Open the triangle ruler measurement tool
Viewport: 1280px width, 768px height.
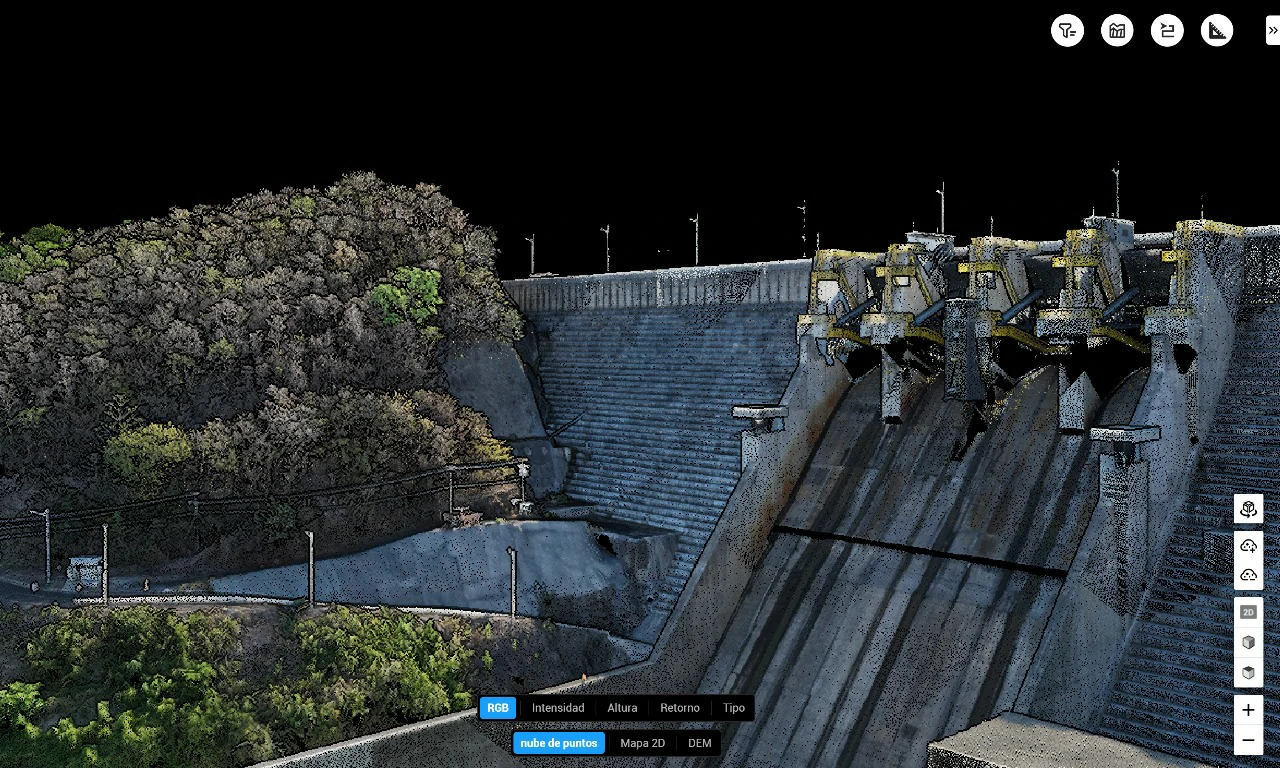pyautogui.click(x=1217, y=31)
